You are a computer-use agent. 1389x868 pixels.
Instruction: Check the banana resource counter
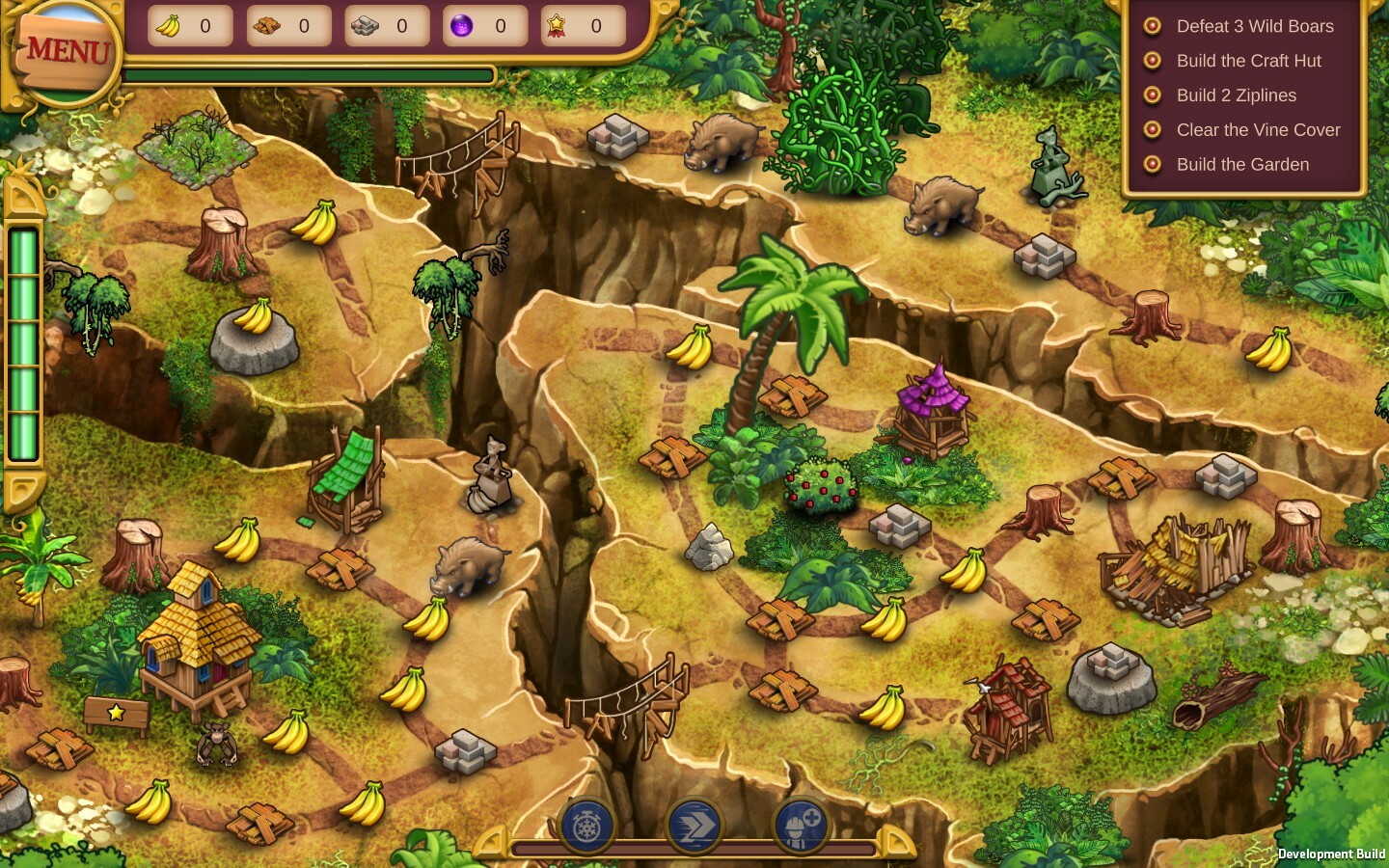click(x=190, y=26)
